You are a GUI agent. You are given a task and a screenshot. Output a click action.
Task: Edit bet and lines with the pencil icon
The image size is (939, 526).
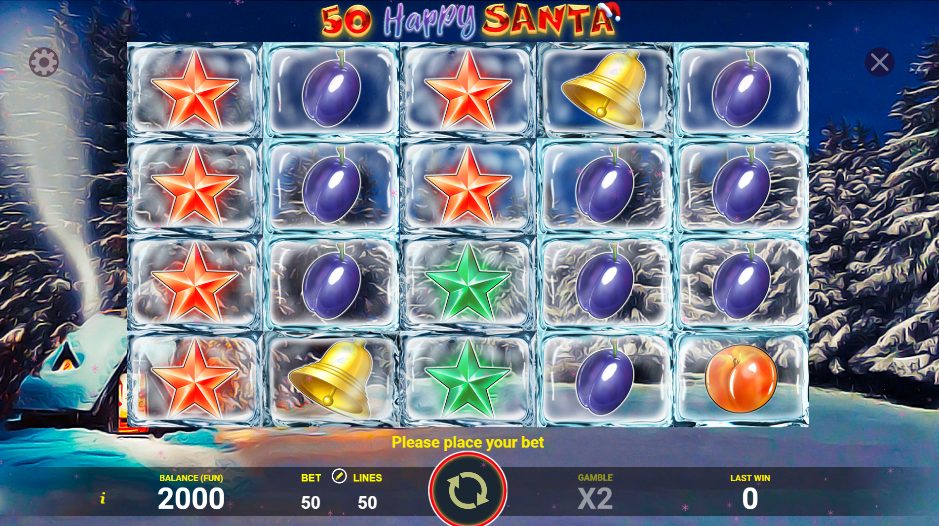tap(339, 477)
